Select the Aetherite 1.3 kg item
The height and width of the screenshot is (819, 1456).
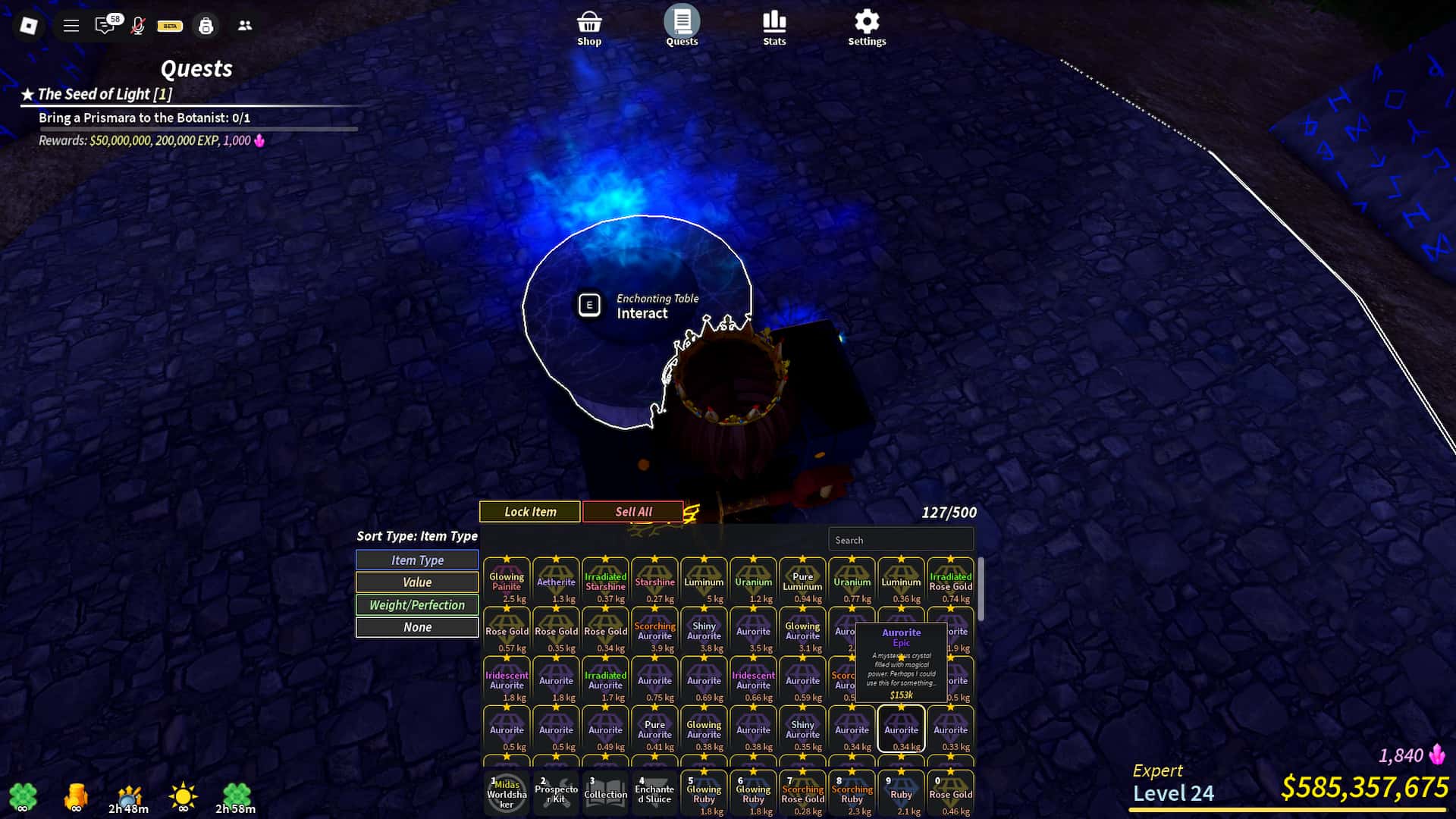point(556,582)
